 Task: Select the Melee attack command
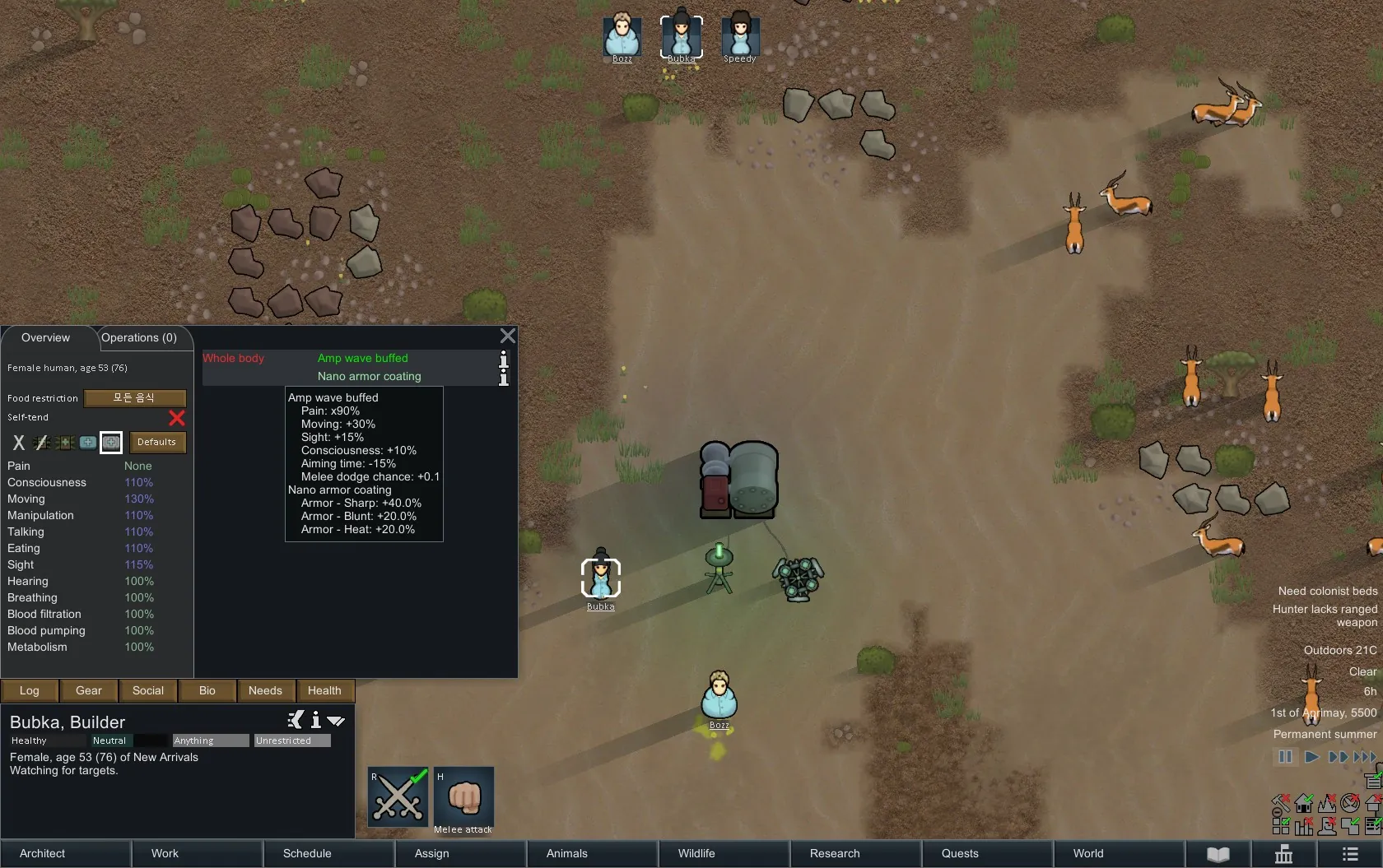(463, 798)
